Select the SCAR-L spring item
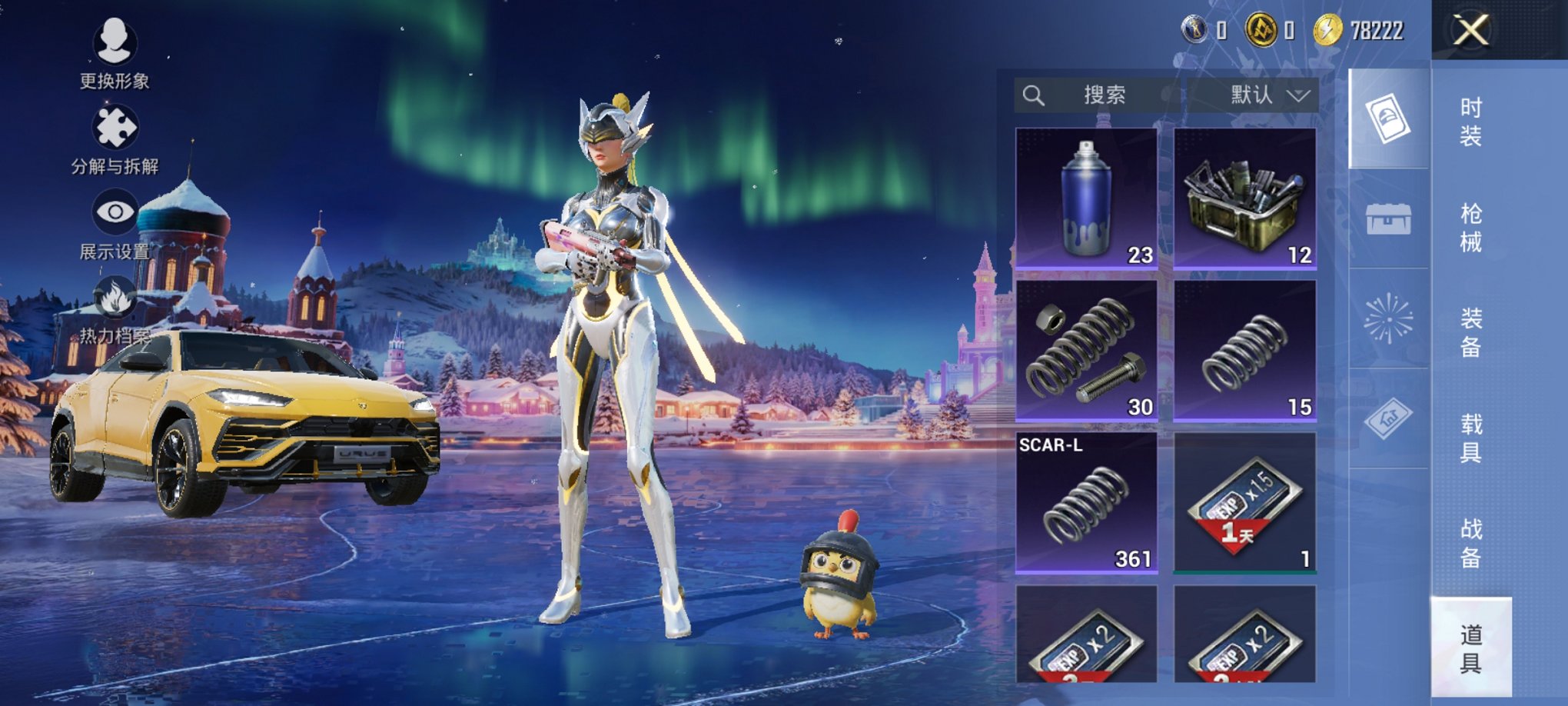The width and height of the screenshot is (1568, 706). pos(1086,503)
